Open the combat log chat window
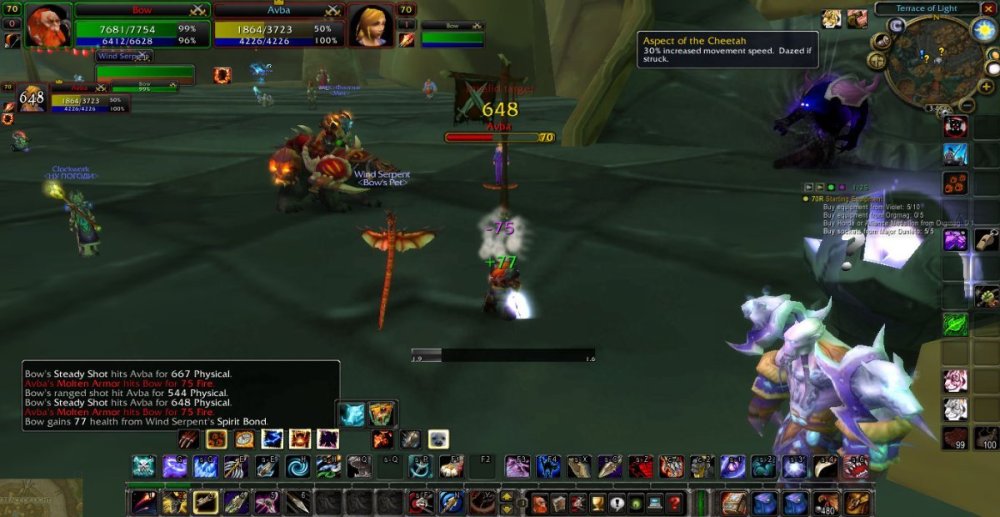Image resolution: width=1000 pixels, height=517 pixels. click(x=180, y=397)
